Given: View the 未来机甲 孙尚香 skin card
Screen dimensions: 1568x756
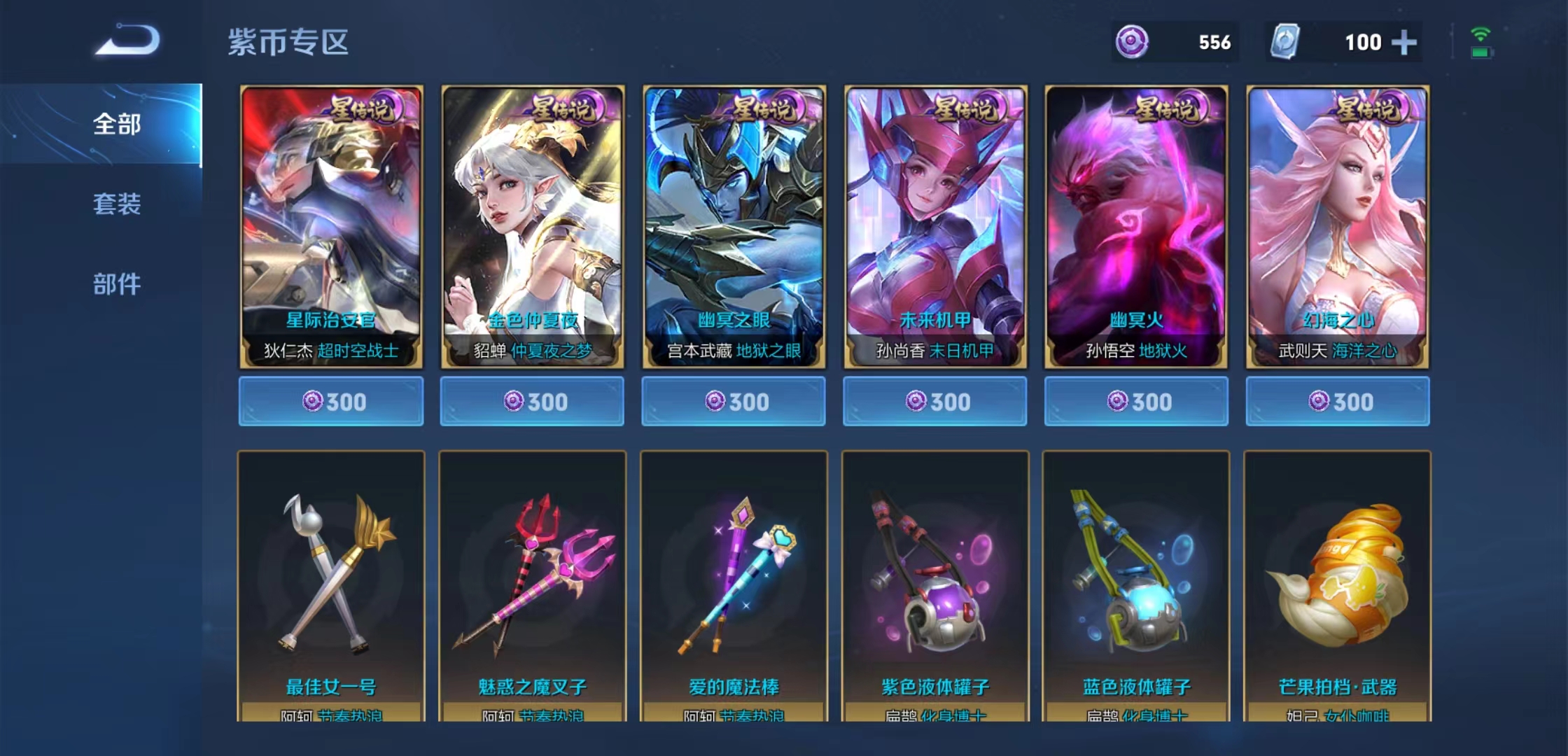Looking at the screenshot, I should tap(935, 226).
